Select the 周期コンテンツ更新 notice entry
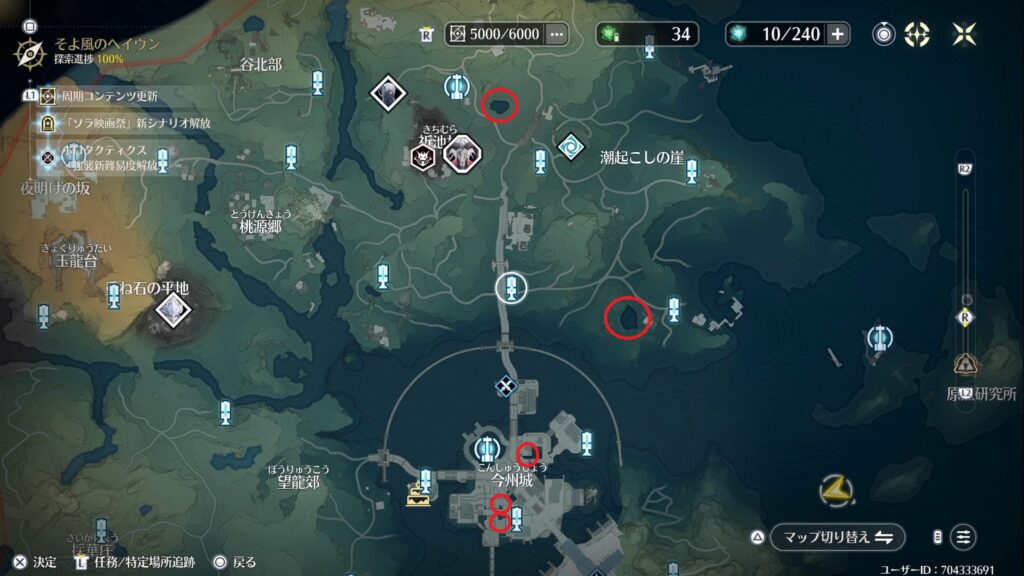1024x576 pixels. pos(100,96)
